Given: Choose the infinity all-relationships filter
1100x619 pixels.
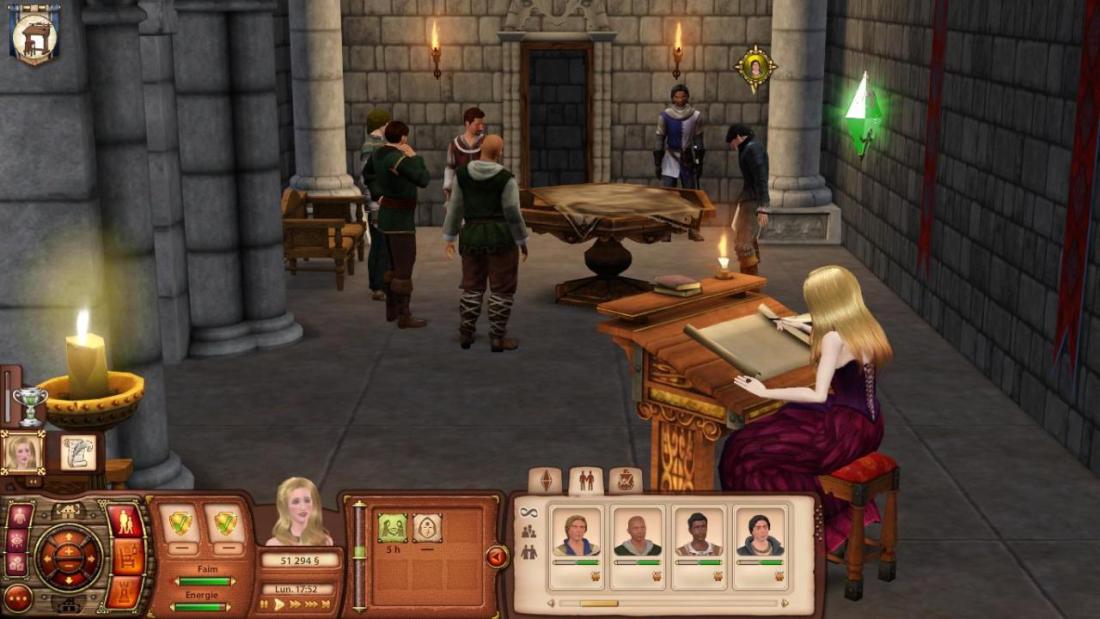Looking at the screenshot, I should (x=528, y=513).
